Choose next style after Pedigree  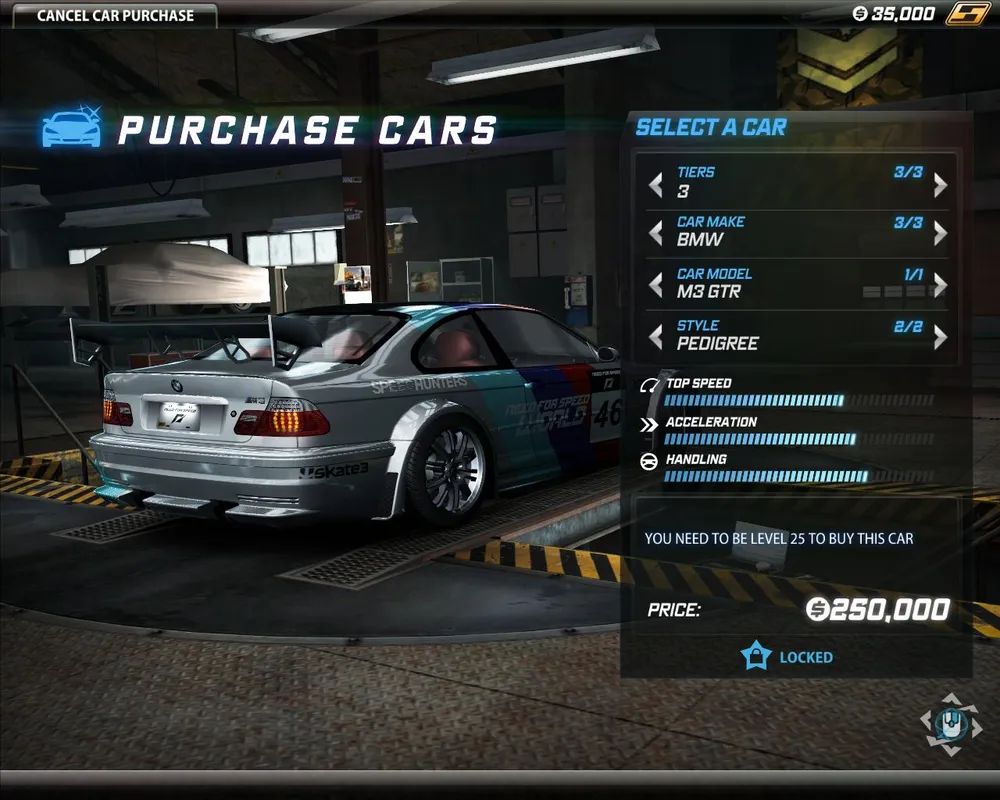click(940, 337)
